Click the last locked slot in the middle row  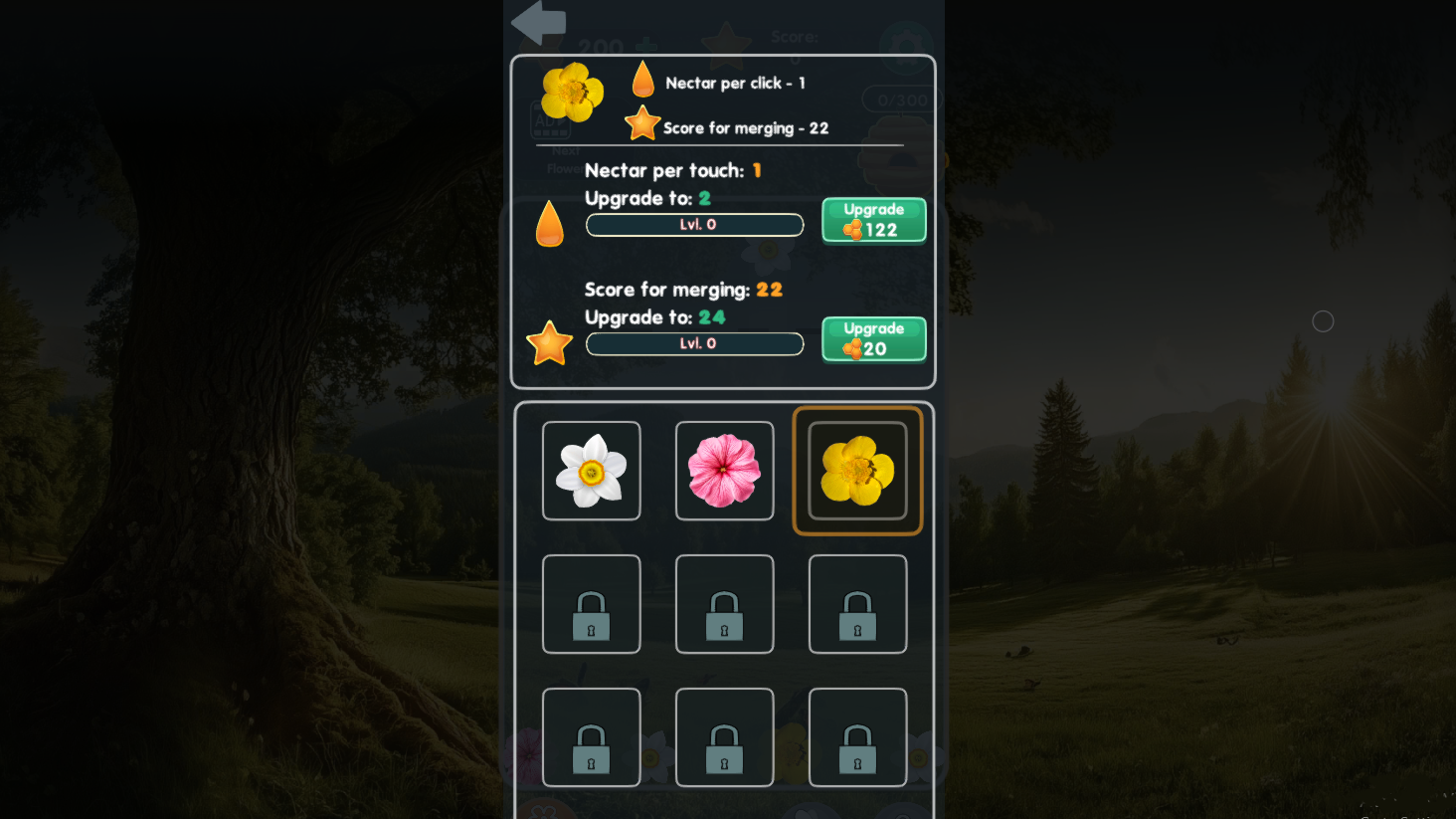(x=857, y=603)
